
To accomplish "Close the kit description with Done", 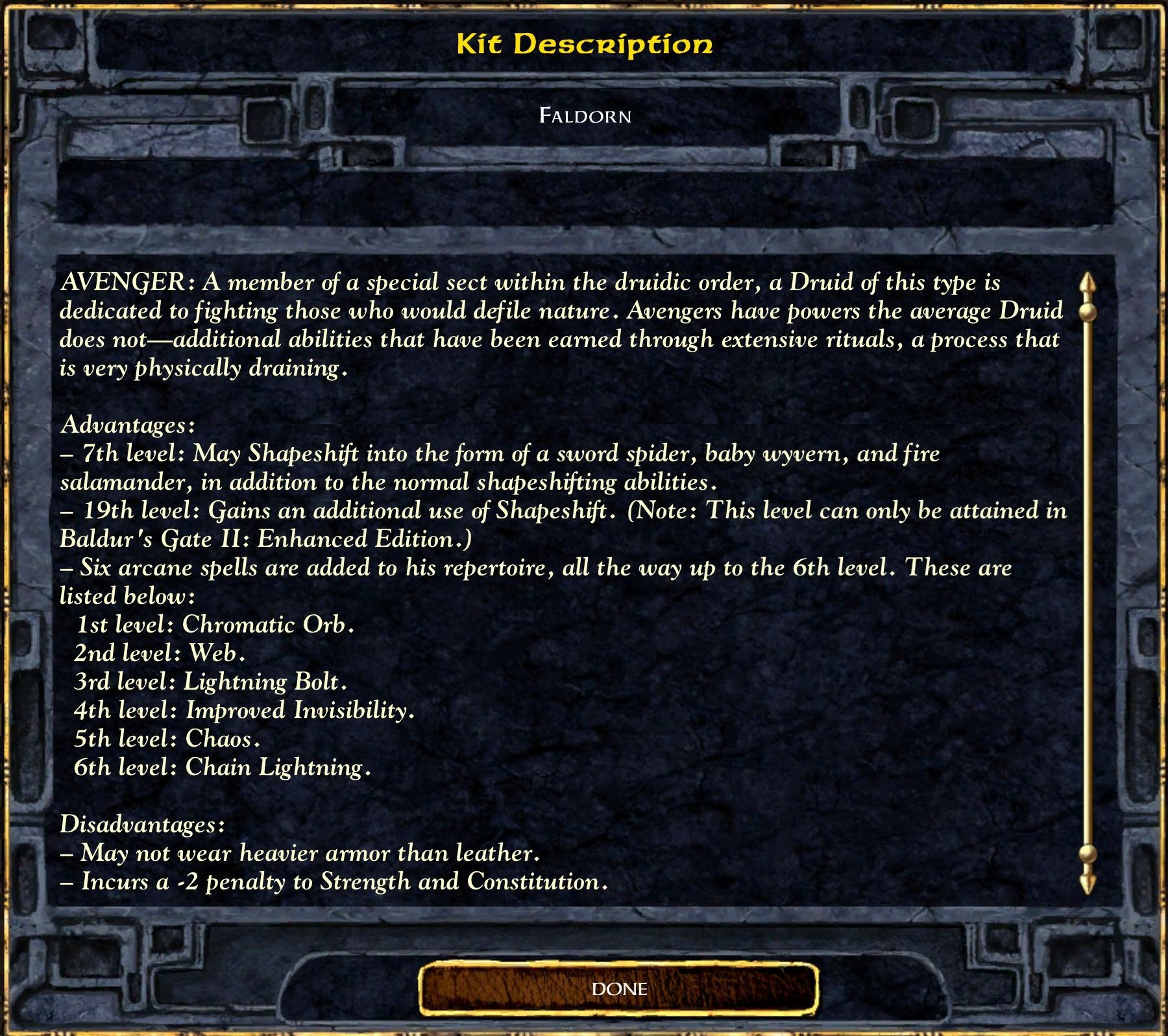I will coord(618,989).
